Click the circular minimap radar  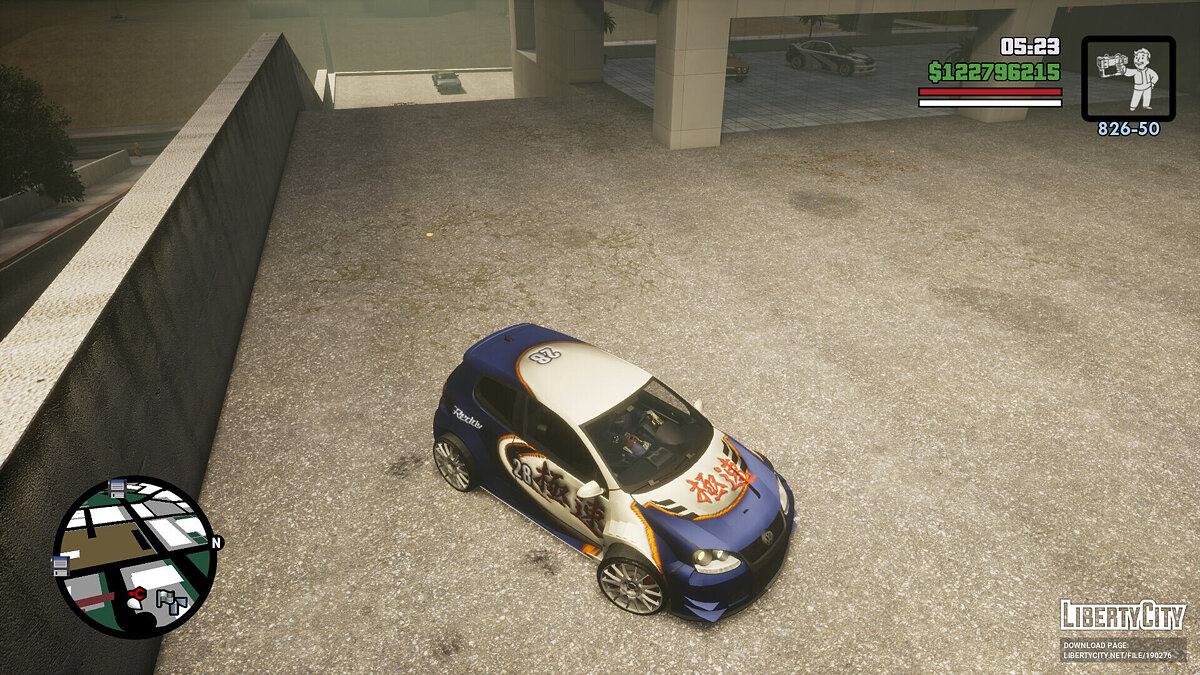[x=134, y=556]
